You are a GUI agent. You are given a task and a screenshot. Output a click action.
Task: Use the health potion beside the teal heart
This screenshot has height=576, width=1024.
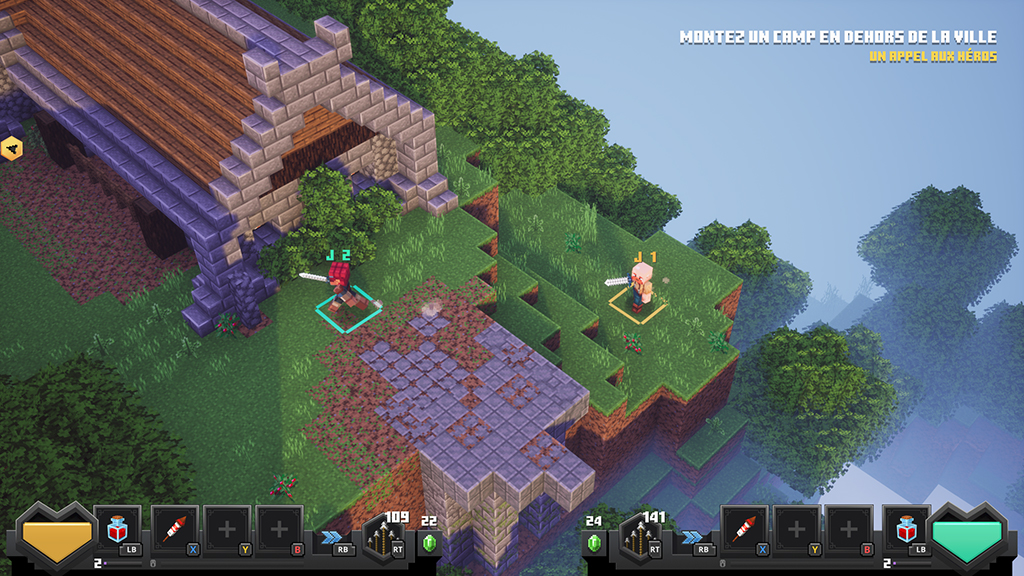pyautogui.click(x=906, y=530)
